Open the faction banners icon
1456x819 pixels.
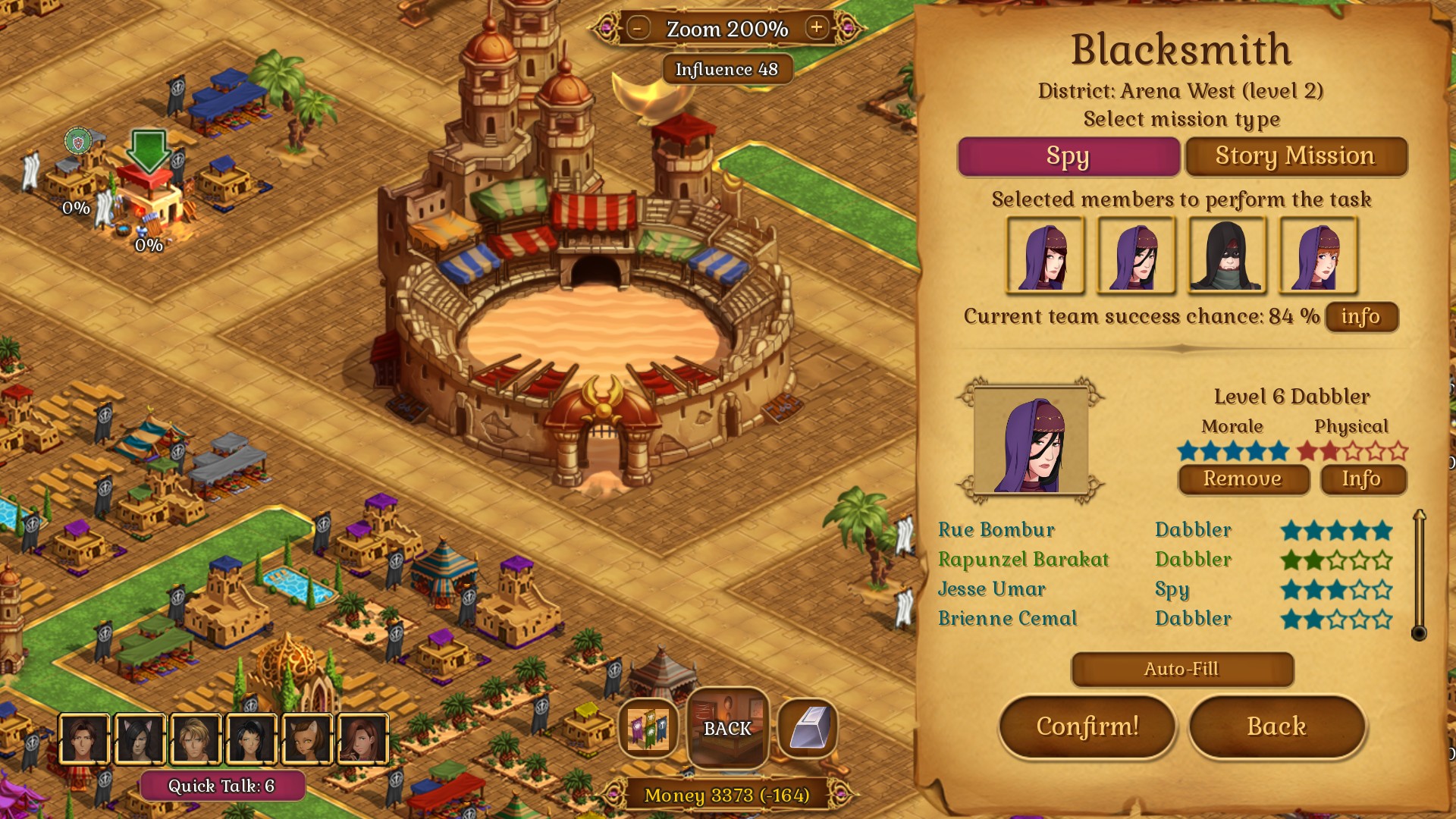[x=648, y=730]
